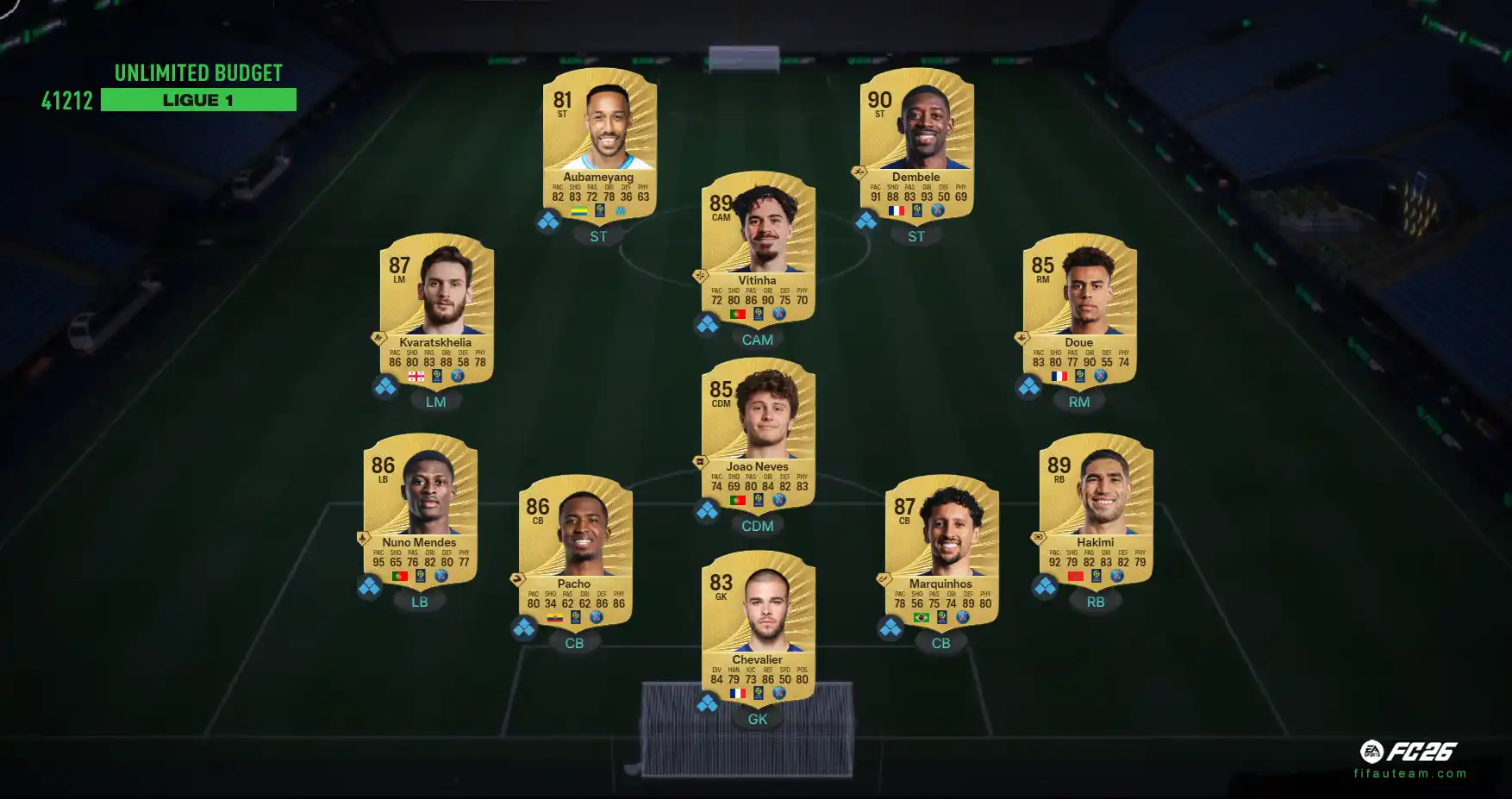The width and height of the screenshot is (1512, 799).
Task: Pick the Marquinhos centre back card
Action: click(941, 549)
